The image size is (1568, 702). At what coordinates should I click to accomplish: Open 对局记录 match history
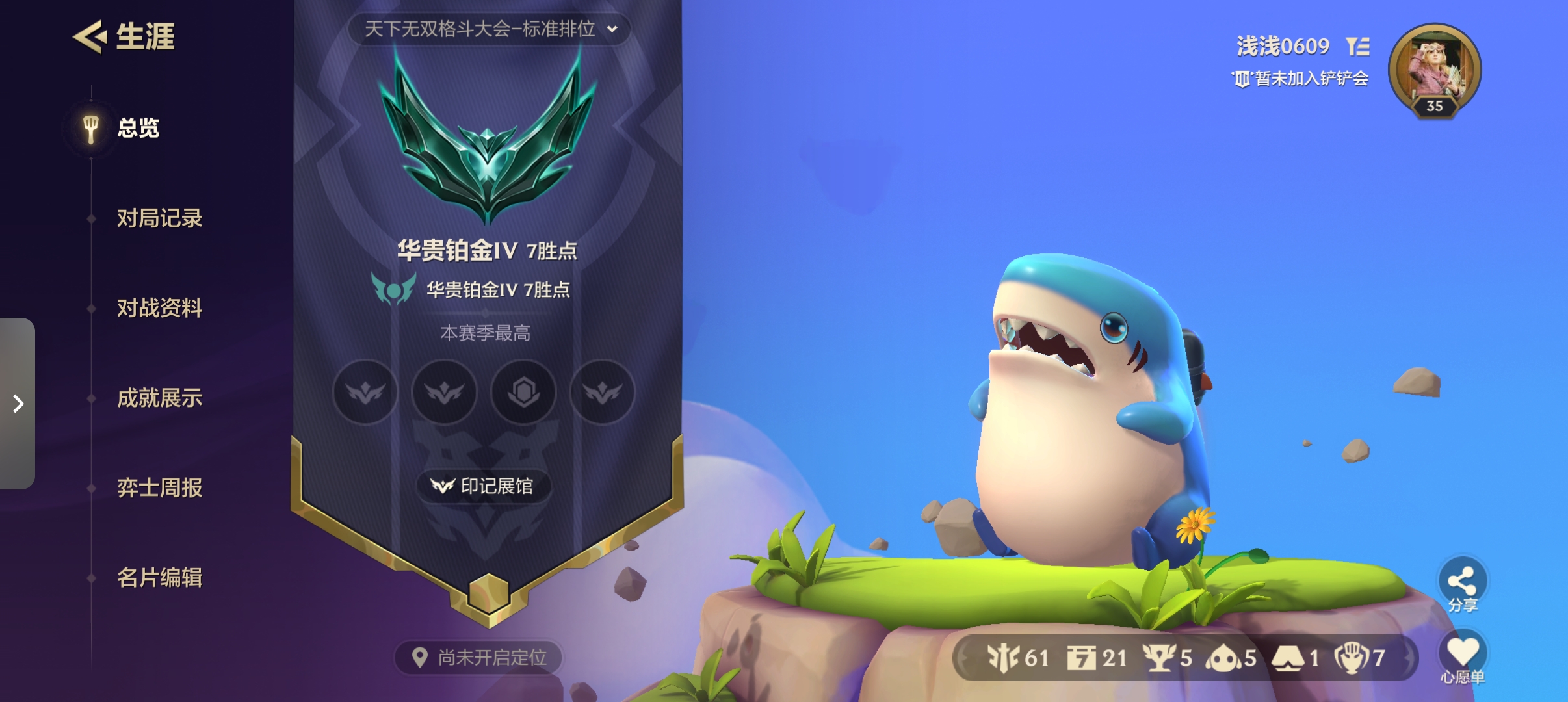pyautogui.click(x=159, y=218)
